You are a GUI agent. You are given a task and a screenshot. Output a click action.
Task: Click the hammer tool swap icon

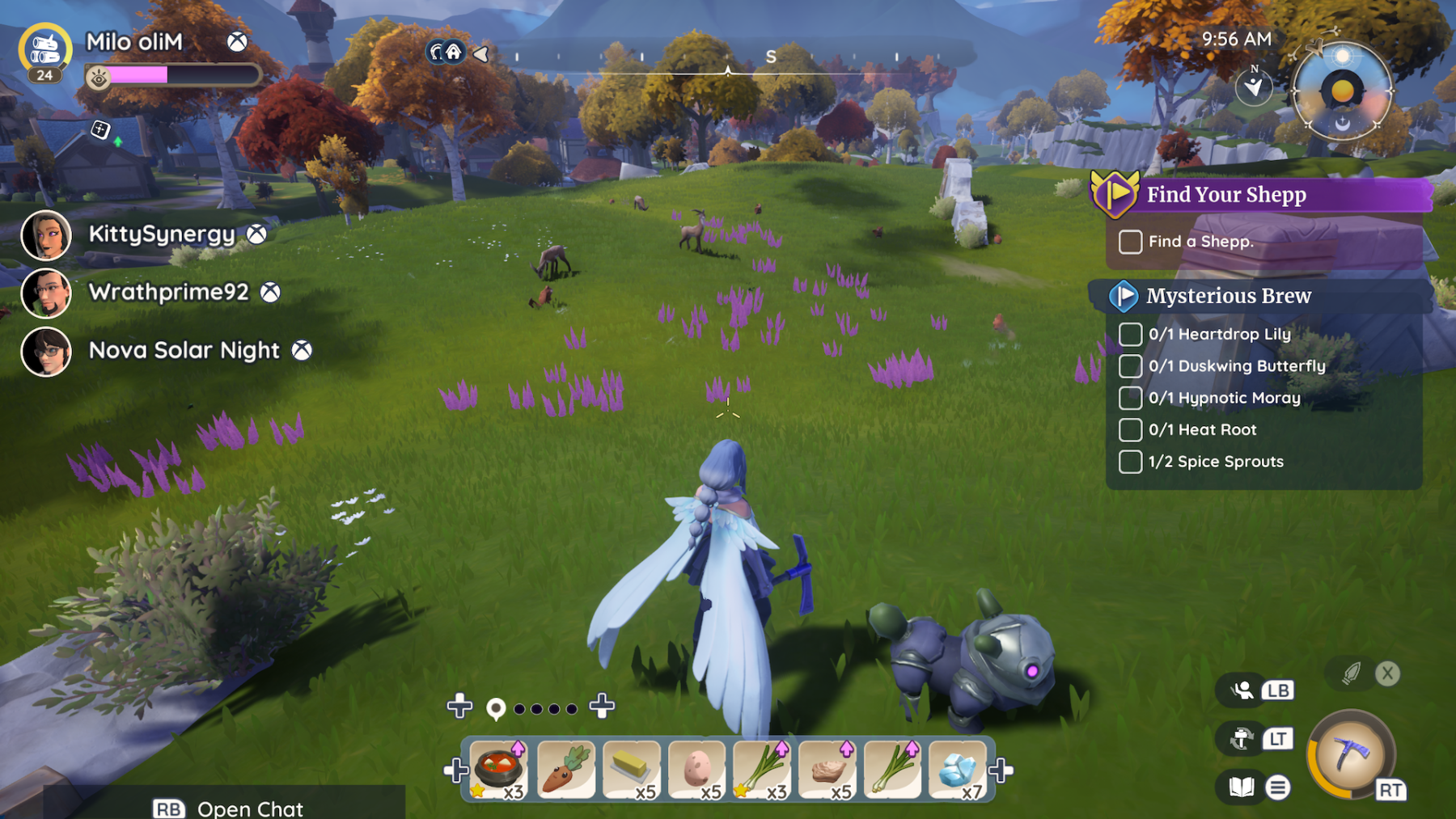click(1242, 738)
